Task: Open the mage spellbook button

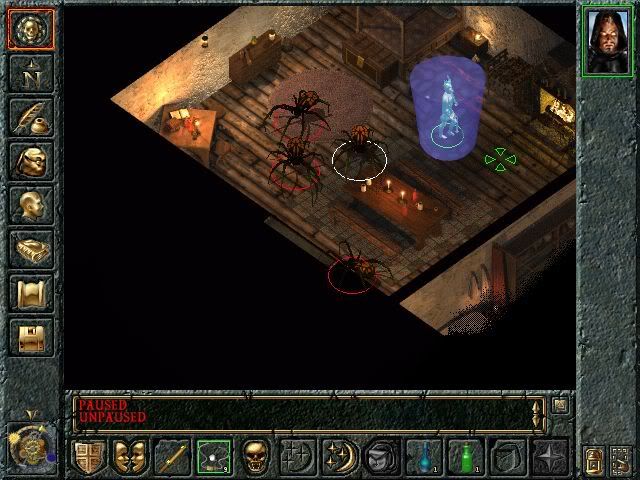Action: point(30,248)
